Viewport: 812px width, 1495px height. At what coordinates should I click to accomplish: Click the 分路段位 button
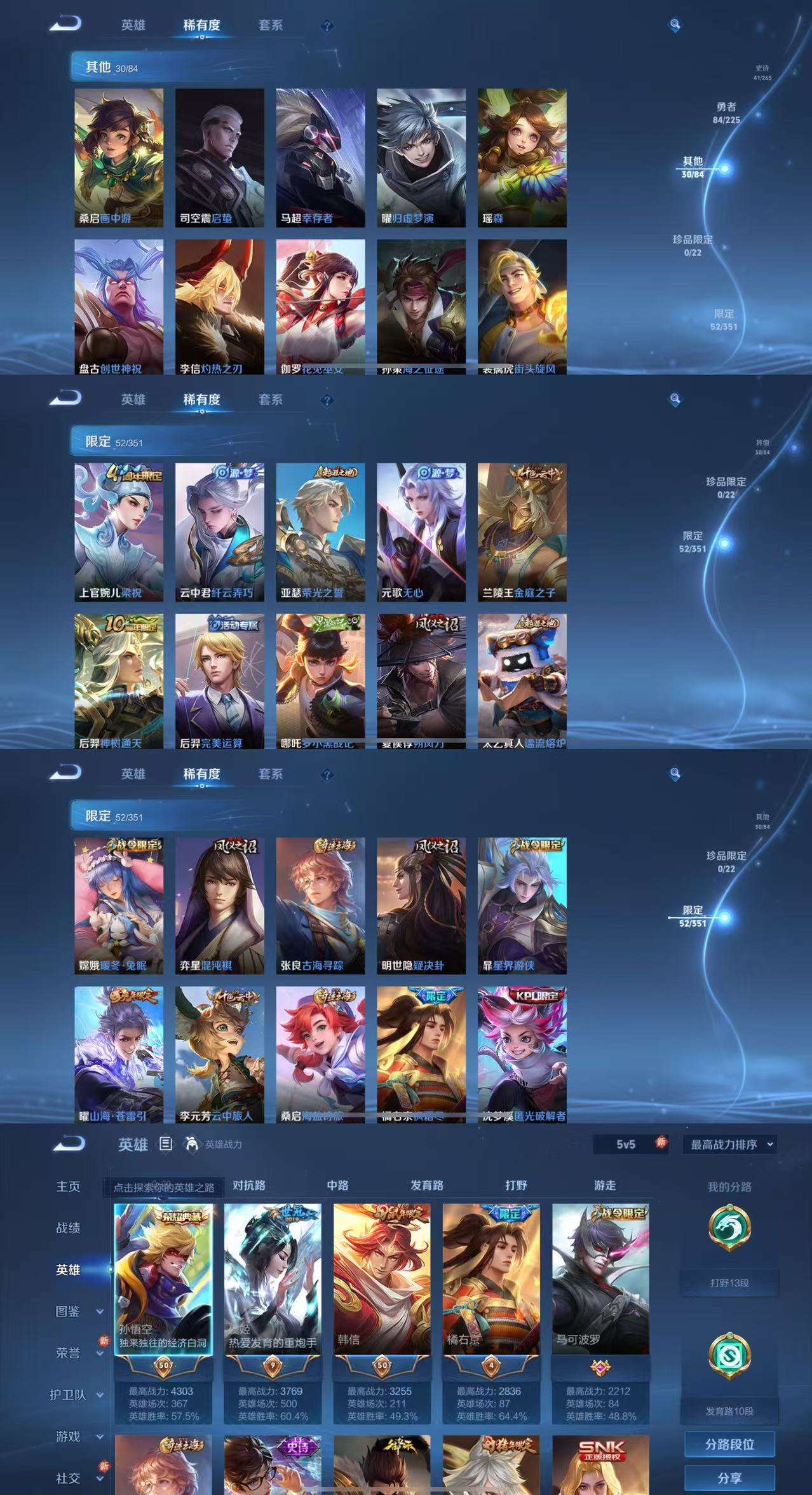pos(729,1444)
